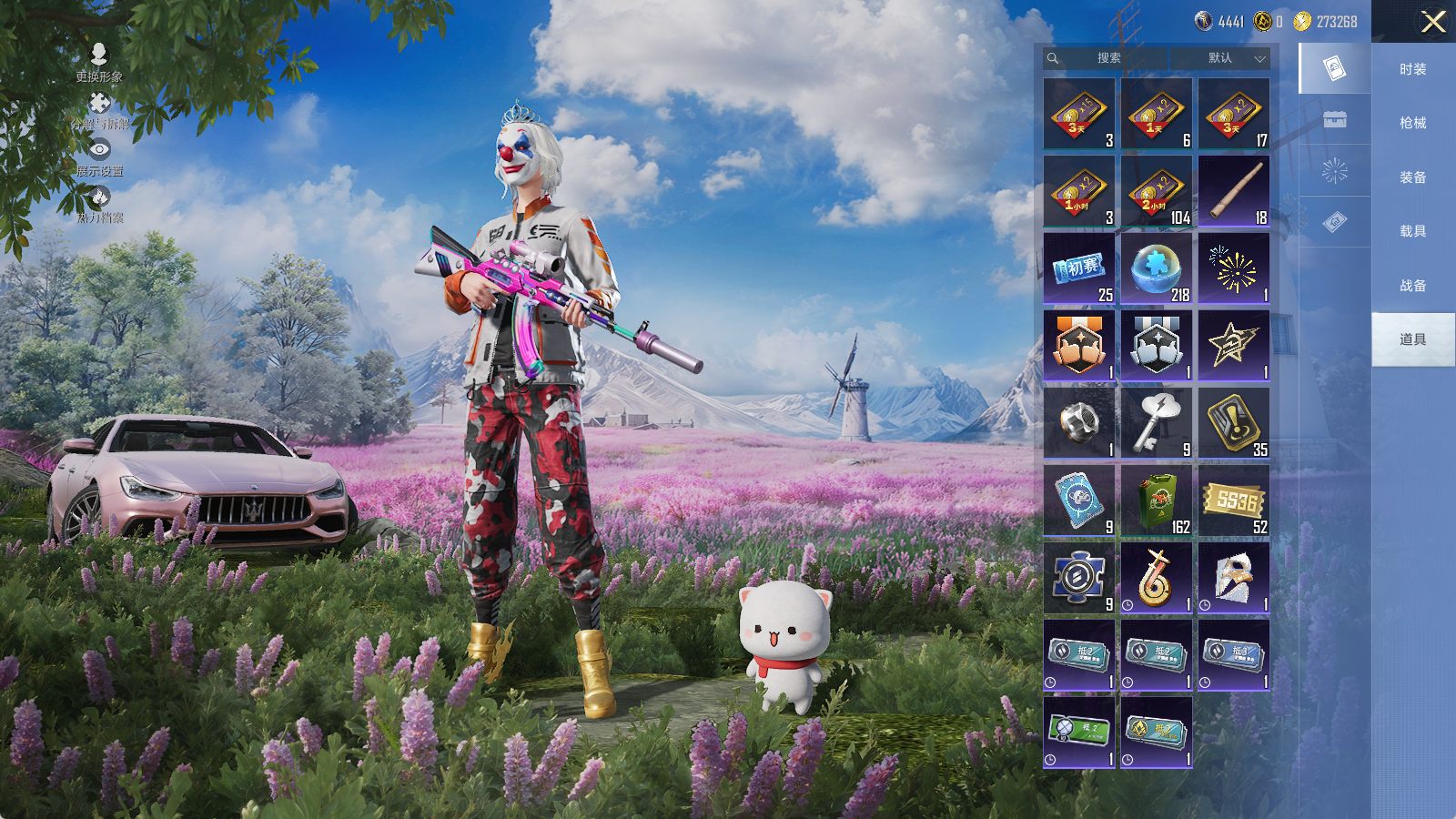Viewport: 1456px width, 819px height.
Task: Choose the green fuel canister item
Action: point(1157,500)
